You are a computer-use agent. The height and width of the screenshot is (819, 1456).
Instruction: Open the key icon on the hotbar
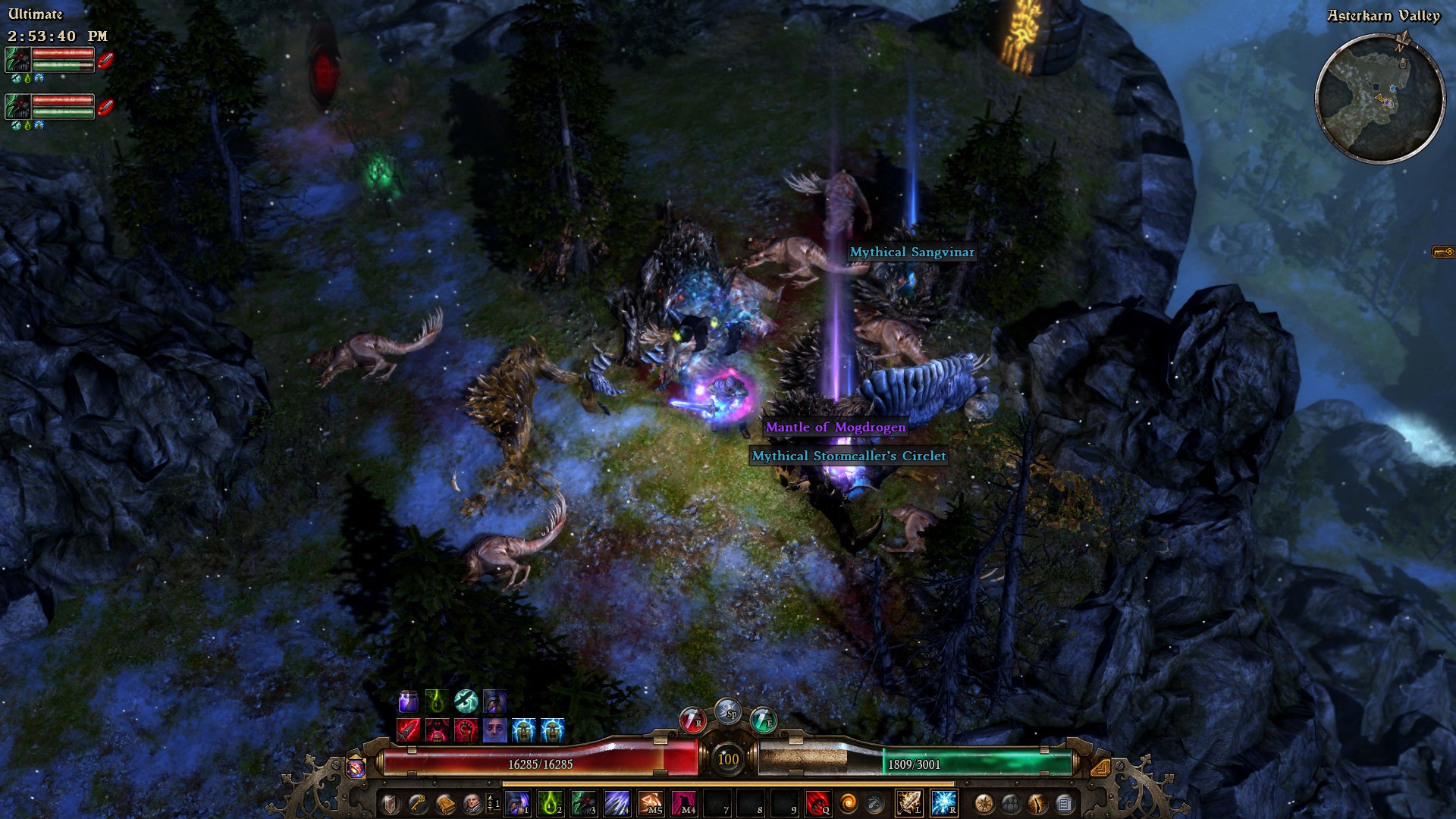(x=418, y=803)
